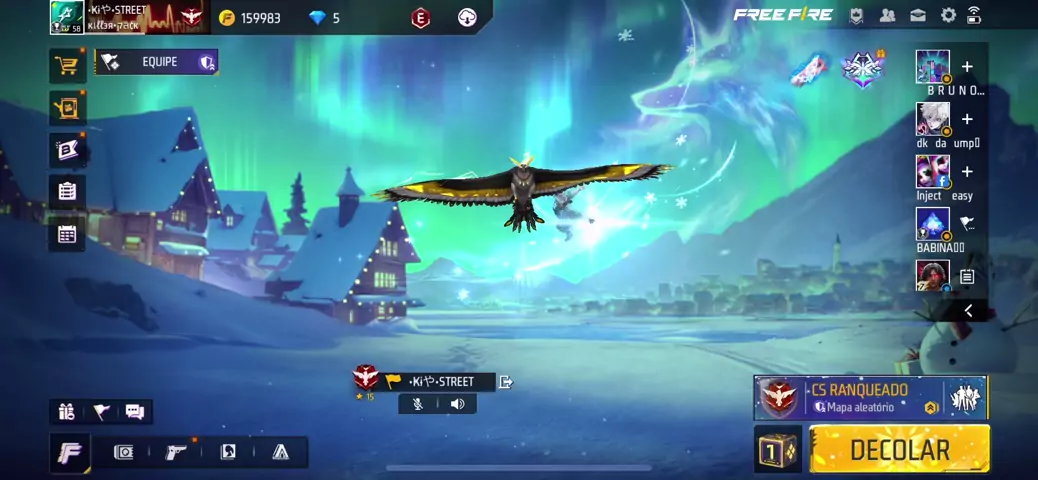Open the chat speech bubble
Image resolution: width=1038 pixels, height=480 pixels.
click(135, 412)
